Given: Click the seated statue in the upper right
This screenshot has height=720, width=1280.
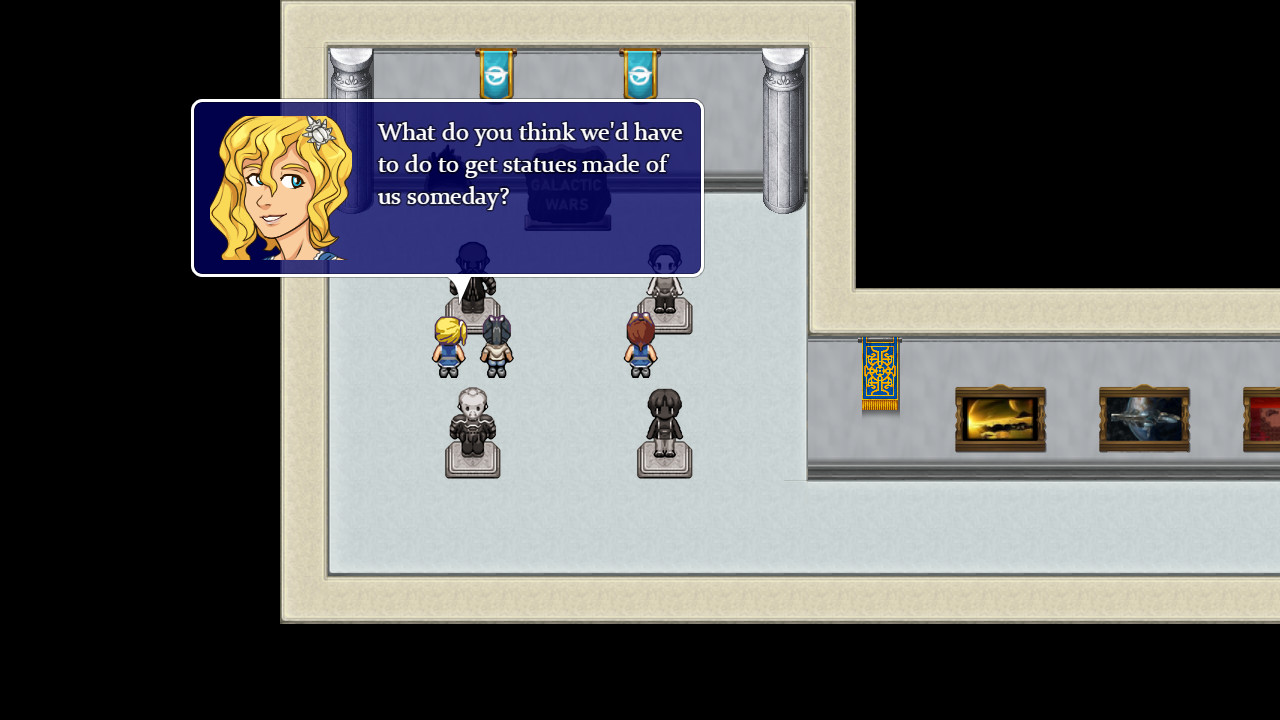Looking at the screenshot, I should click(665, 290).
